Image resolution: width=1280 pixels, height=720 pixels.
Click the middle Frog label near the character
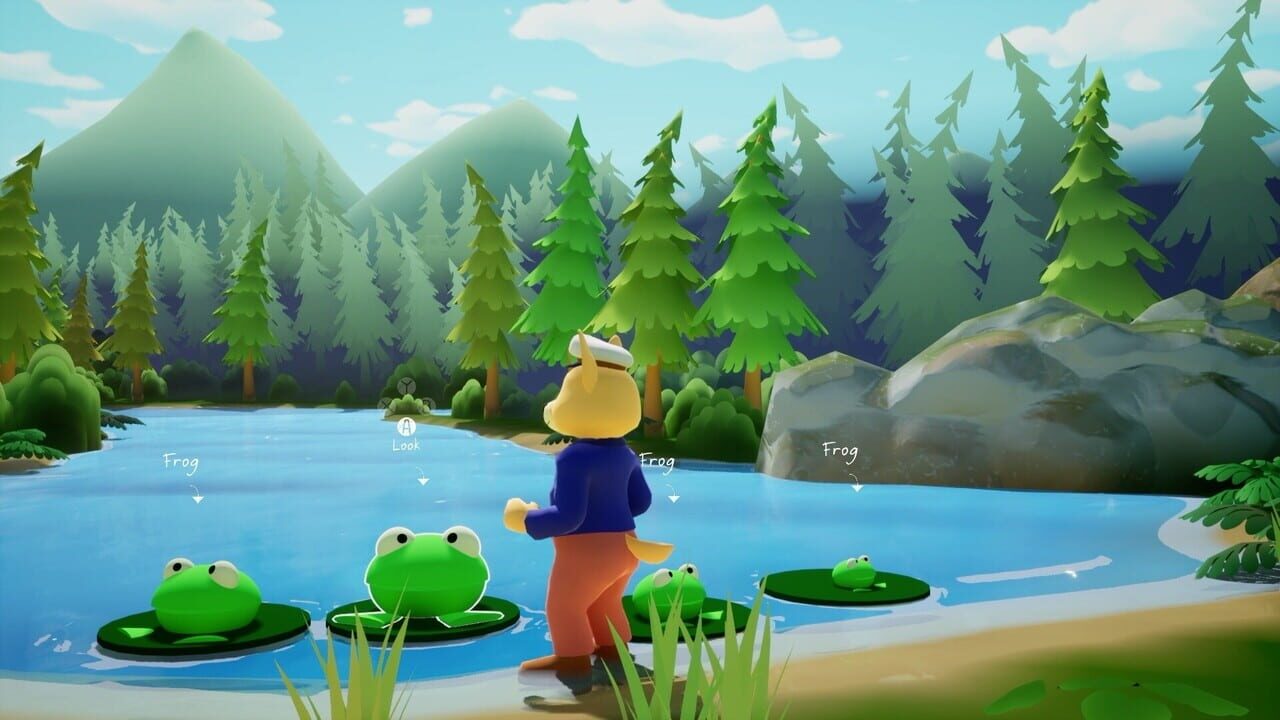(658, 462)
